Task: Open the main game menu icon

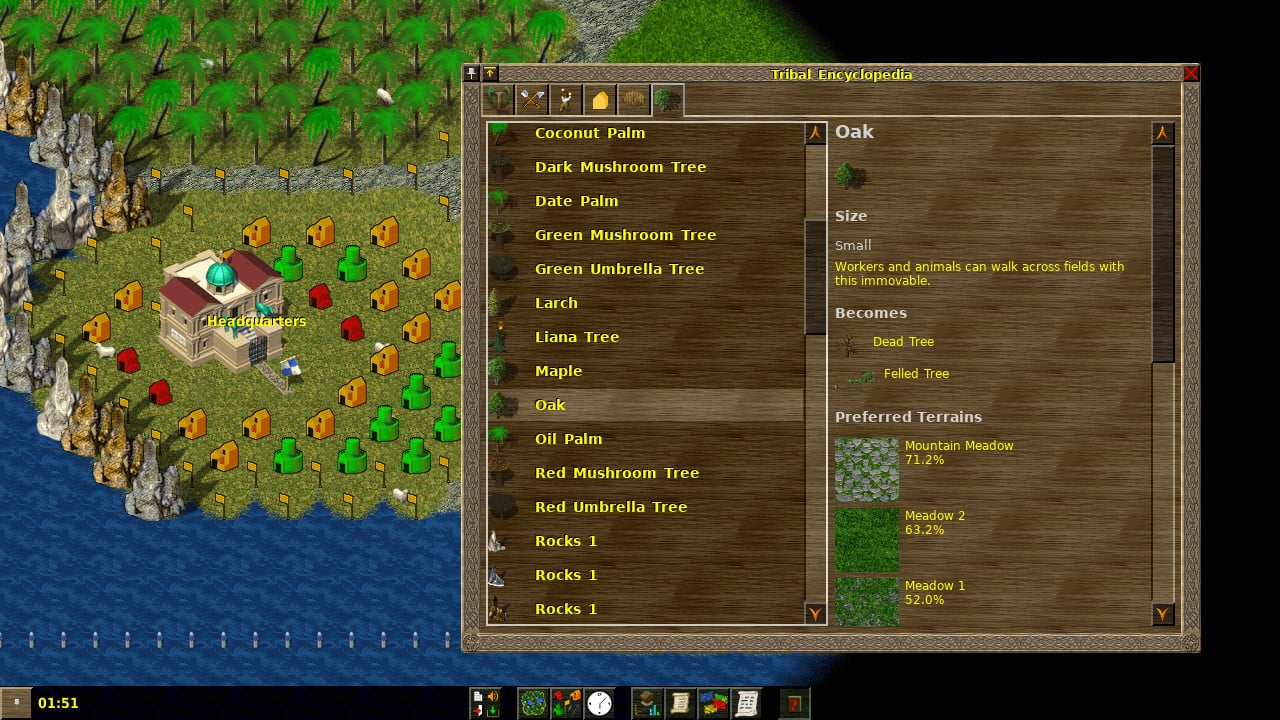Action: click(x=485, y=703)
